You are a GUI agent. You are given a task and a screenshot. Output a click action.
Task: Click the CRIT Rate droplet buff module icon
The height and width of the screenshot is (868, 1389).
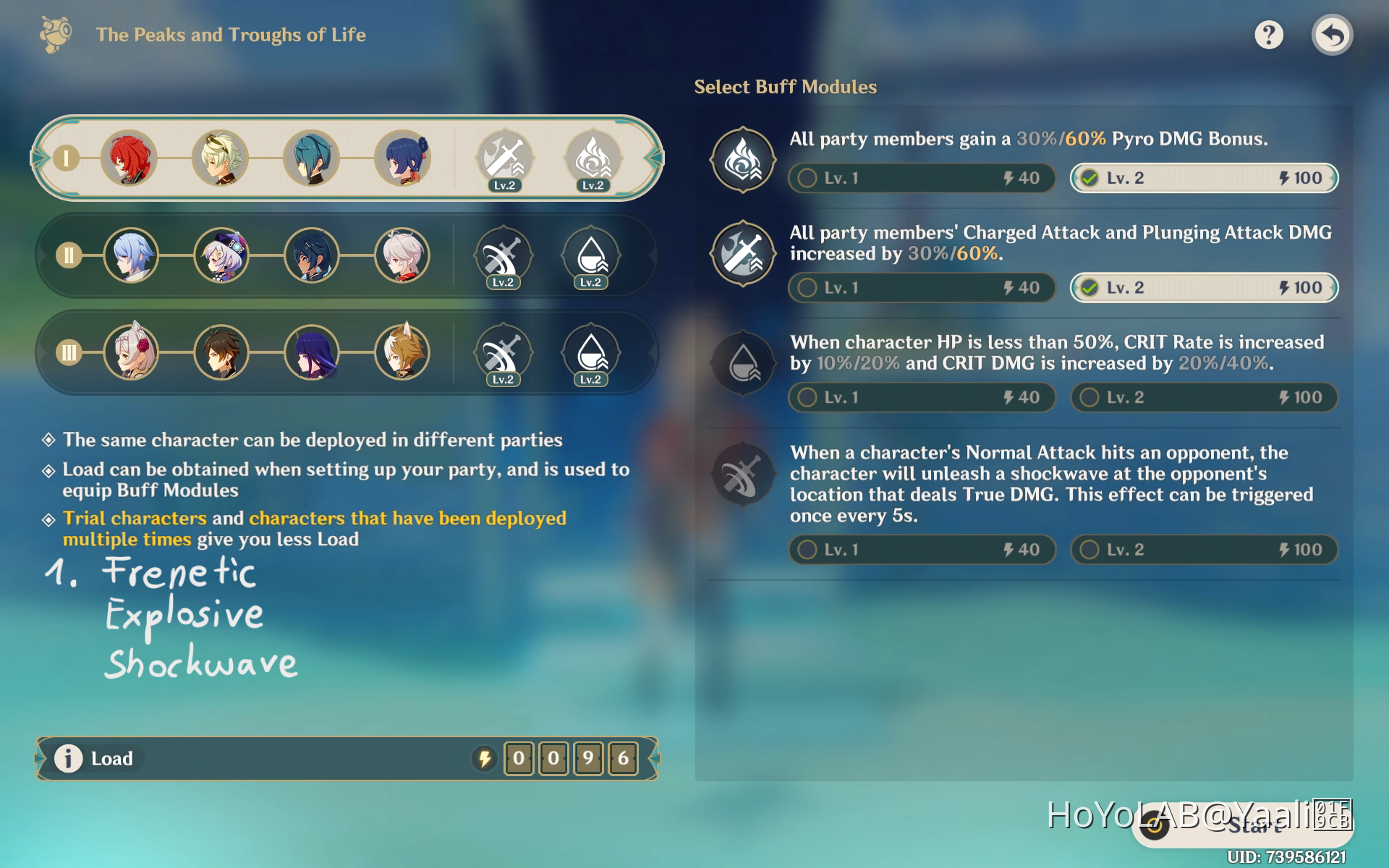[742, 363]
